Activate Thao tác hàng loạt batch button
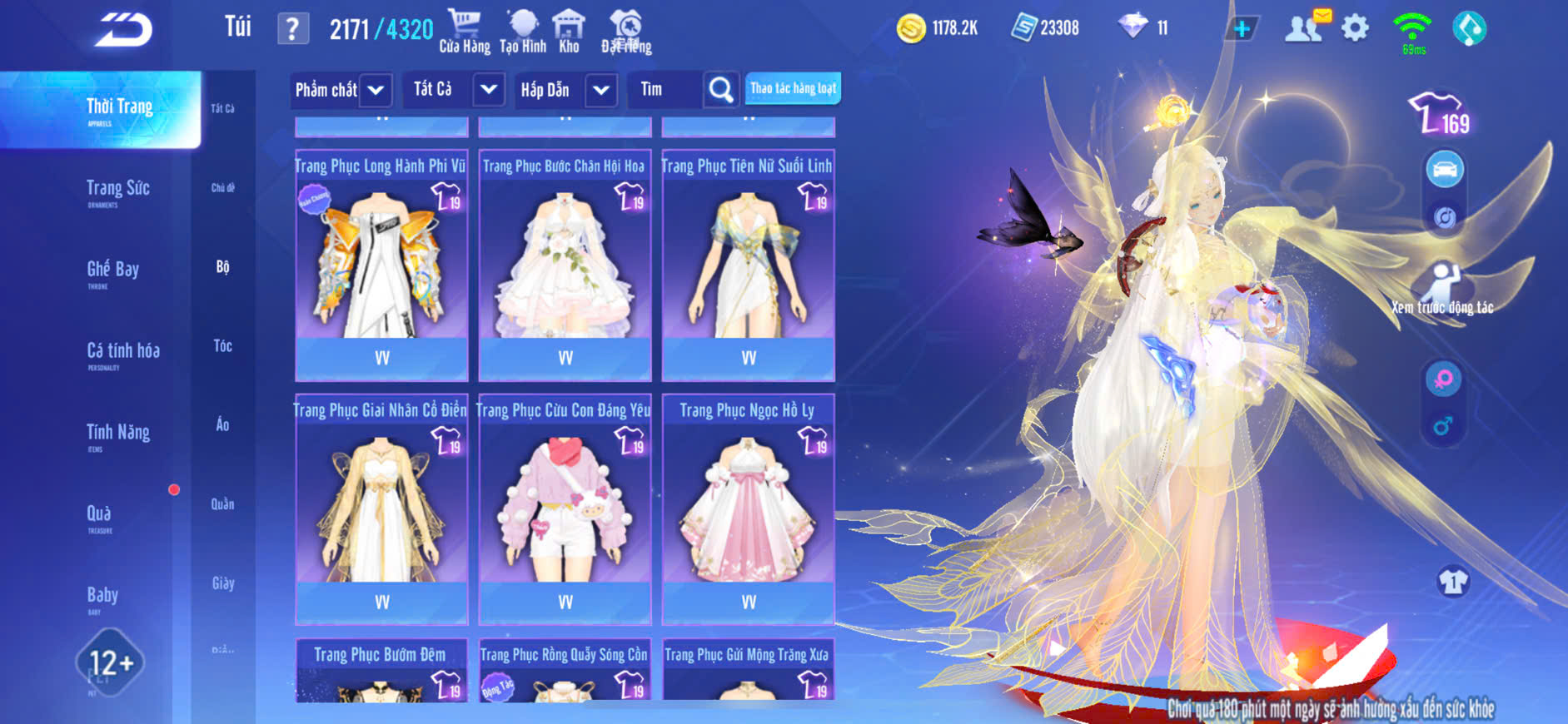1568x724 pixels. pos(793,88)
